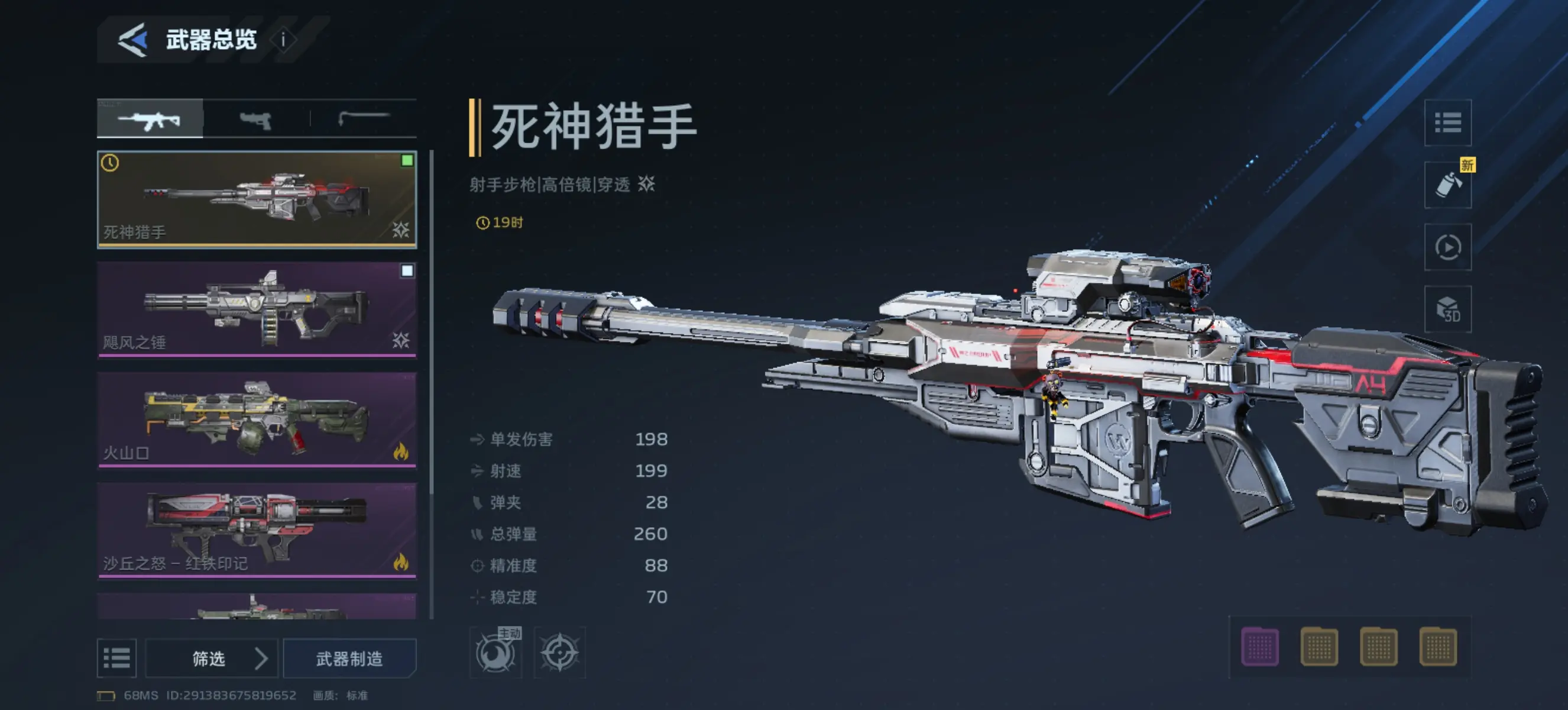Open the weapon spray paint panel
Screen dimensions: 1568x710
click(1449, 185)
